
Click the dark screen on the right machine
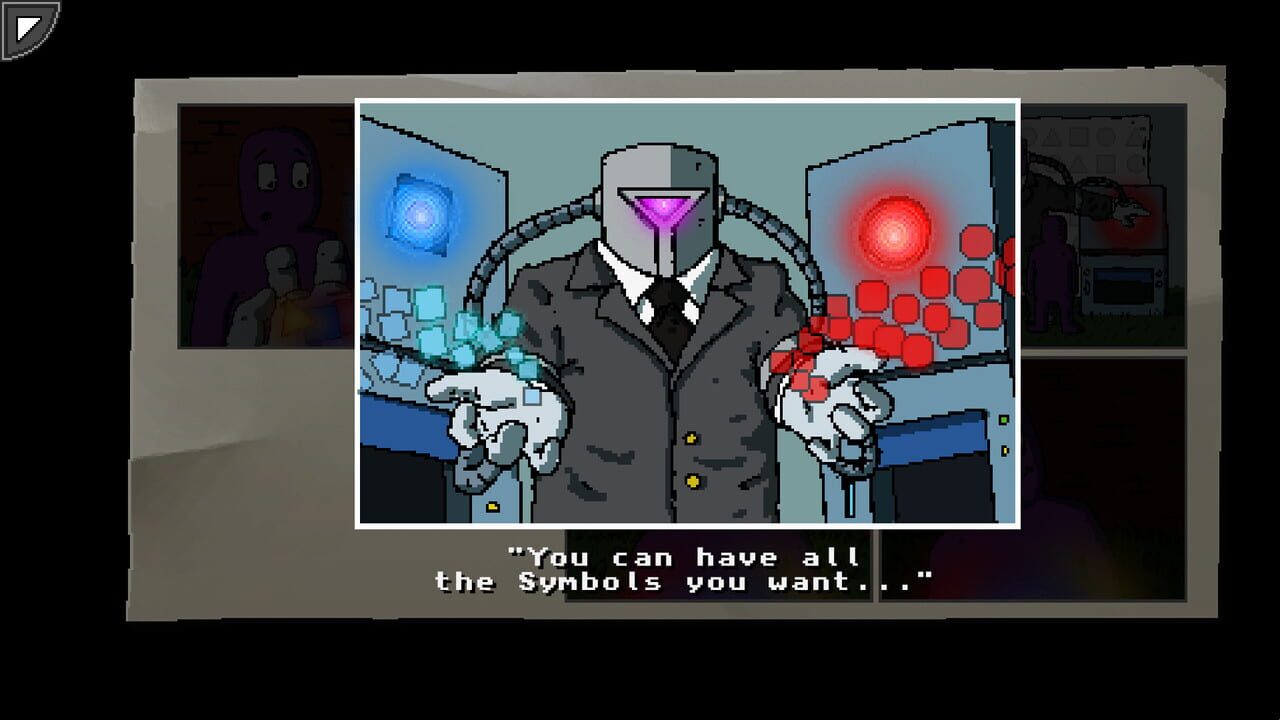click(x=1124, y=285)
